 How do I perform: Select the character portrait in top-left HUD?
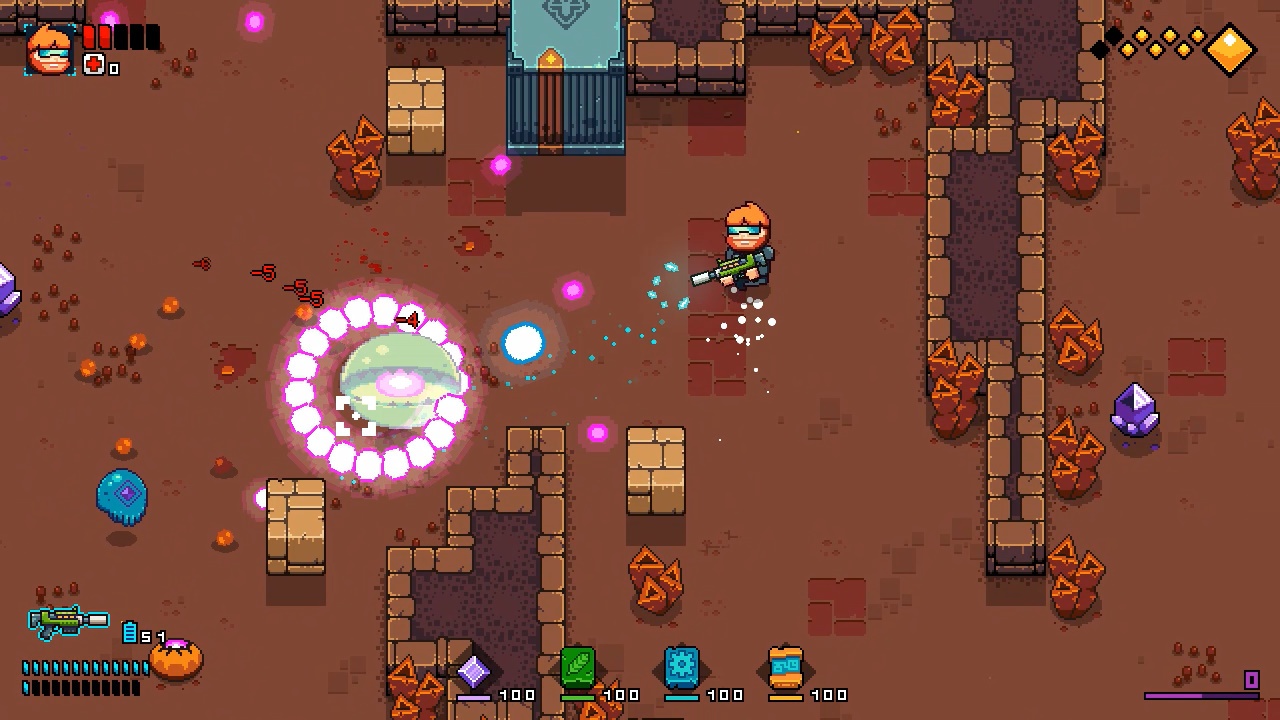pyautogui.click(x=50, y=48)
